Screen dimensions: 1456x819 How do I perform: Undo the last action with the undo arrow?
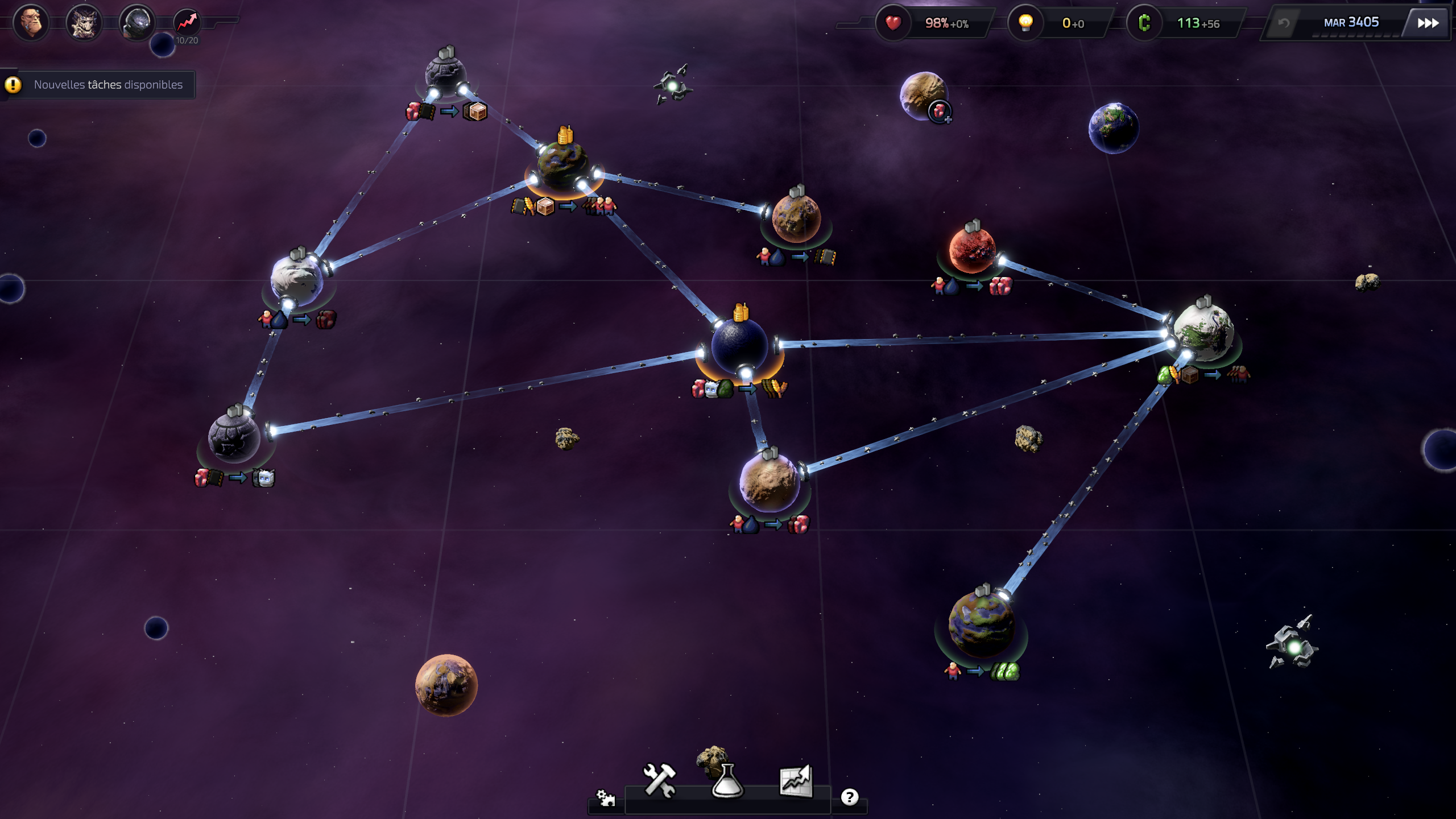click(x=1283, y=23)
